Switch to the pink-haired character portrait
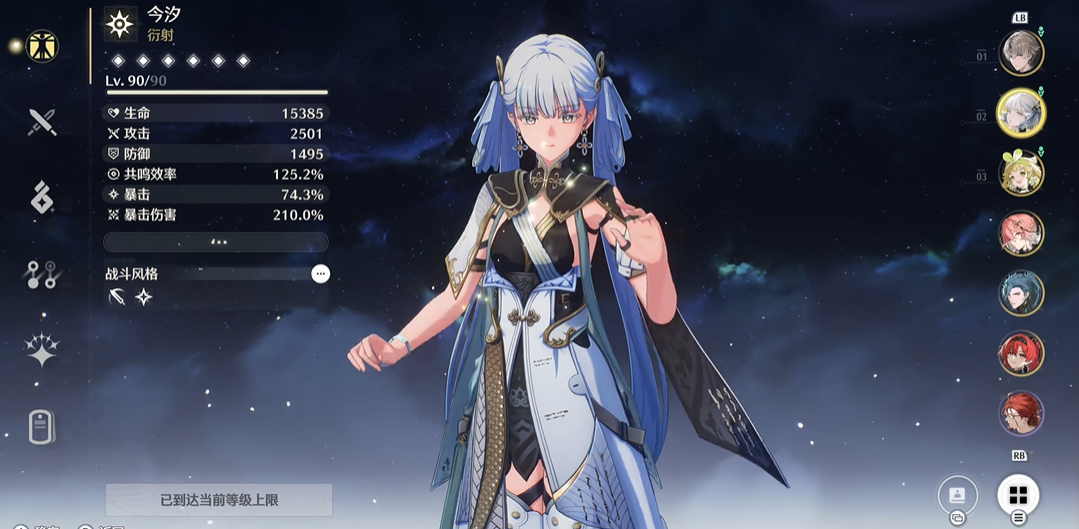The image size is (1079, 529). (1021, 233)
